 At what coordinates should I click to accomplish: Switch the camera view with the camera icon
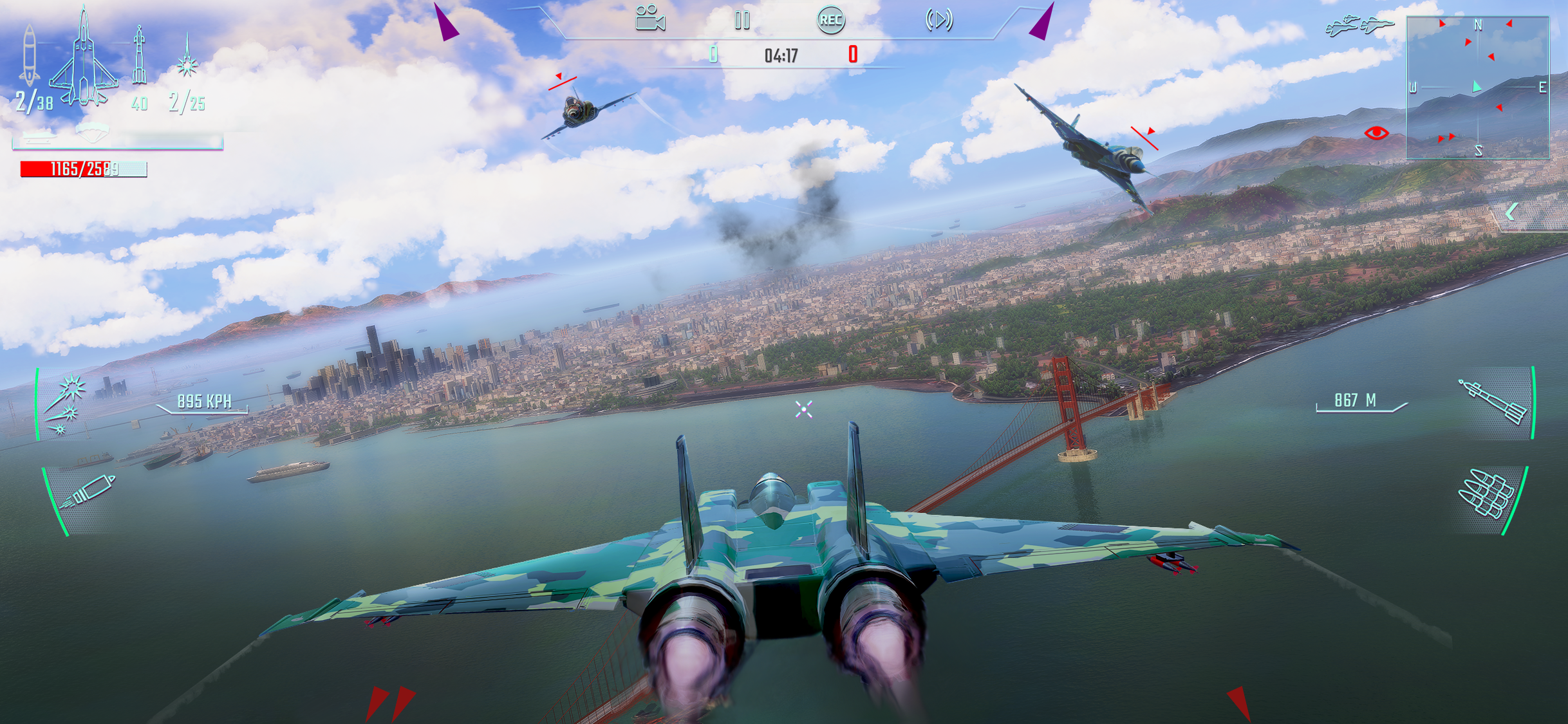(649, 19)
